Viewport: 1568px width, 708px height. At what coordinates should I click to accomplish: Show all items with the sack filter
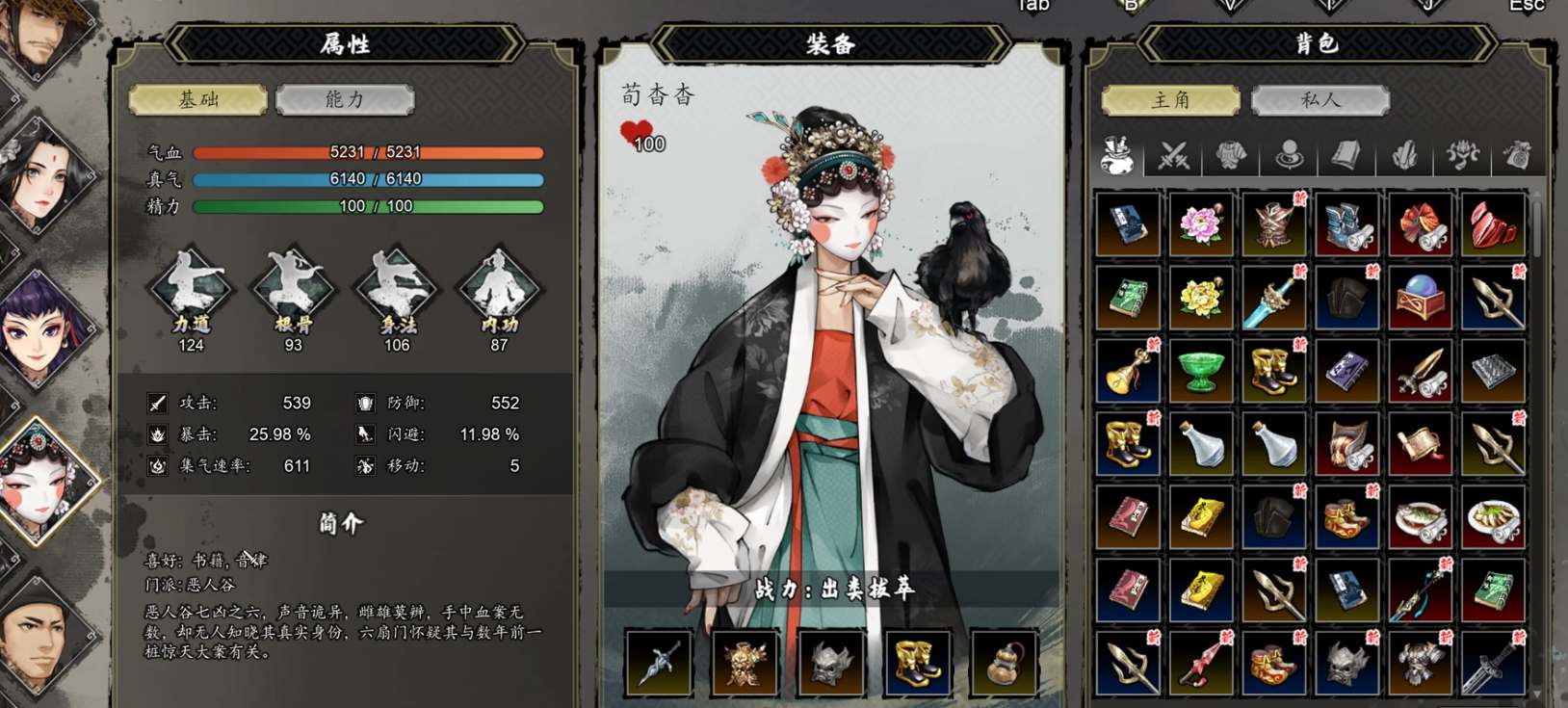coord(1117,155)
